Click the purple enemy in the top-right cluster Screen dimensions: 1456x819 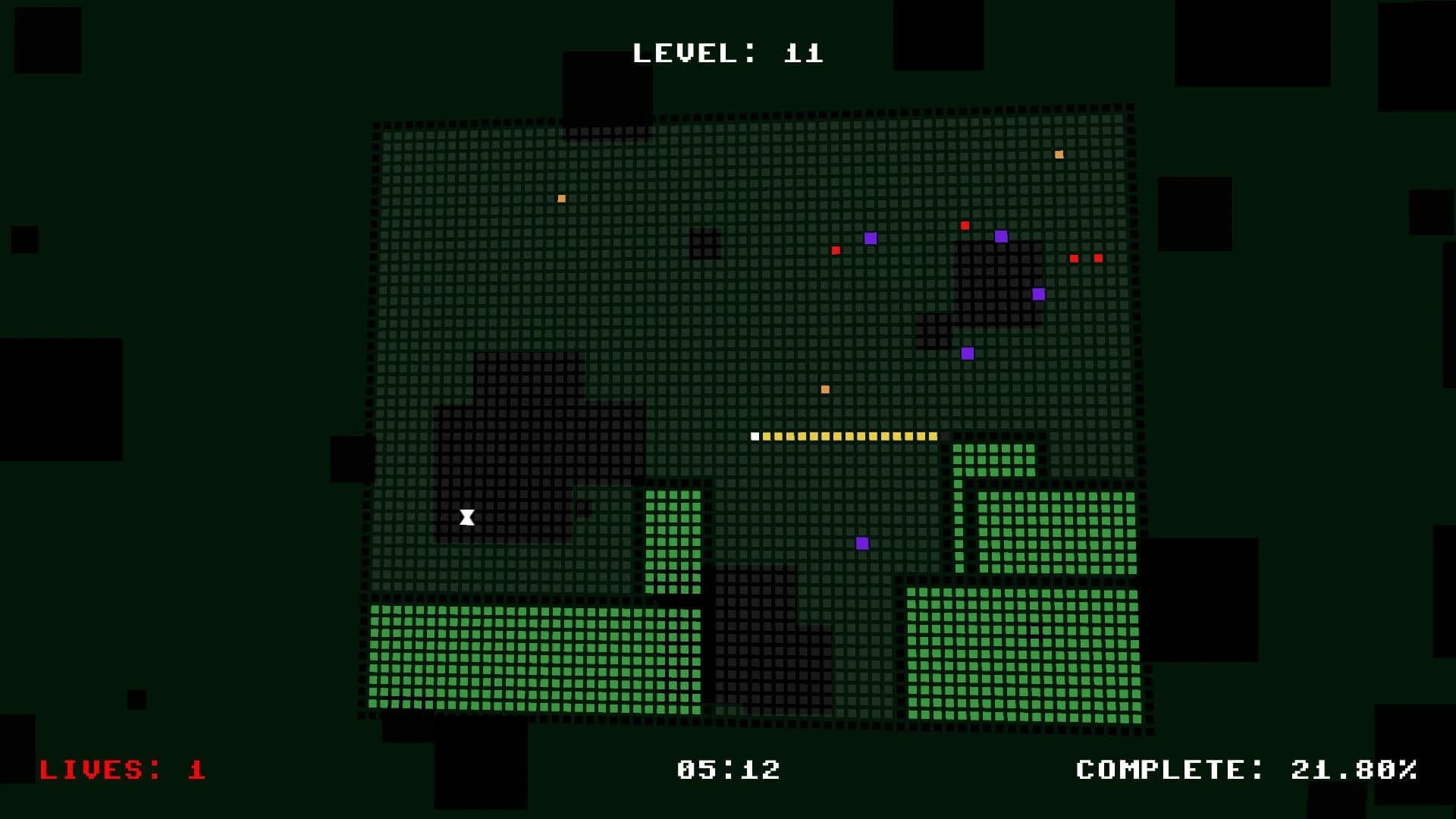point(1001,236)
